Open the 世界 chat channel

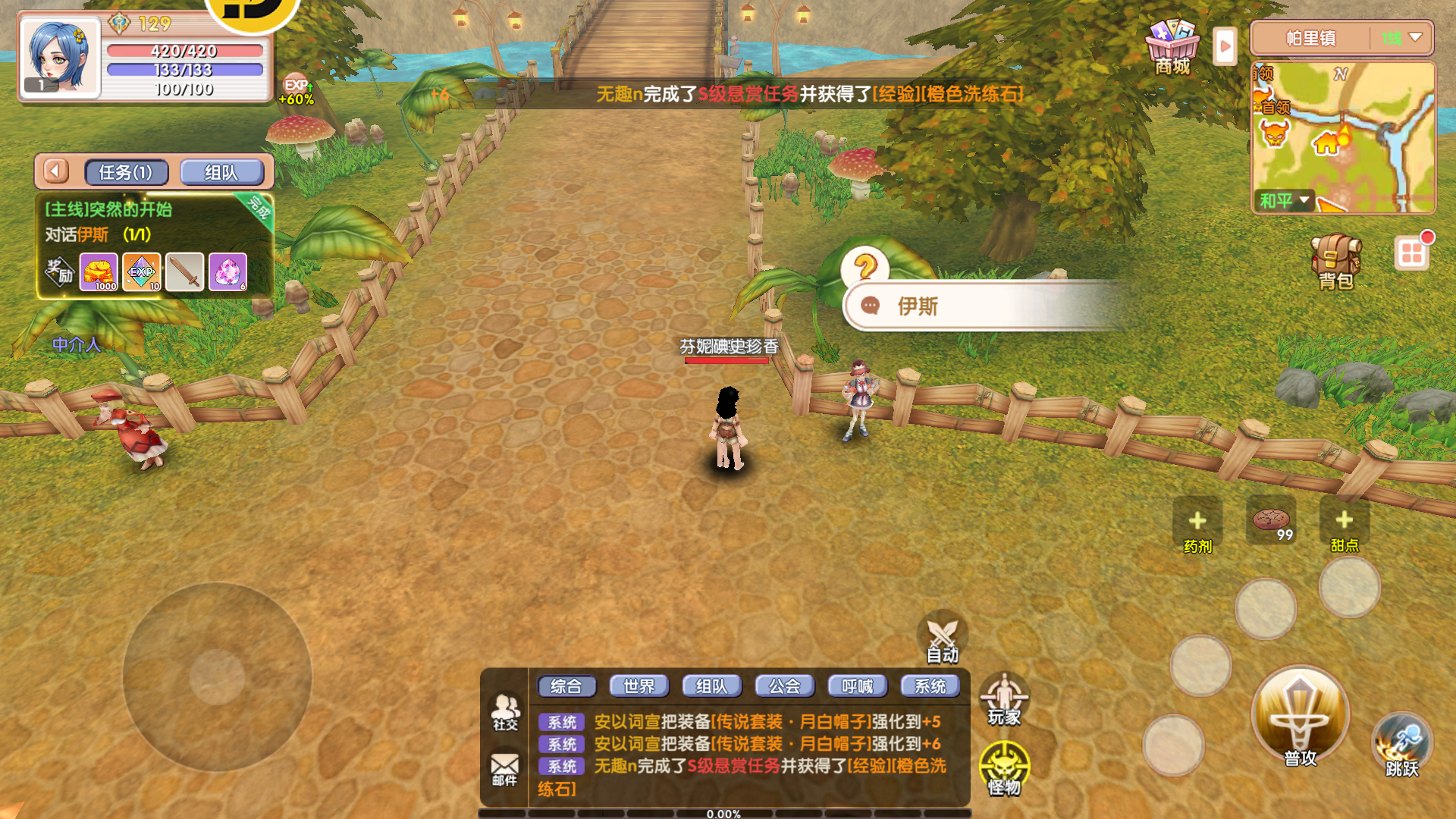(x=639, y=686)
